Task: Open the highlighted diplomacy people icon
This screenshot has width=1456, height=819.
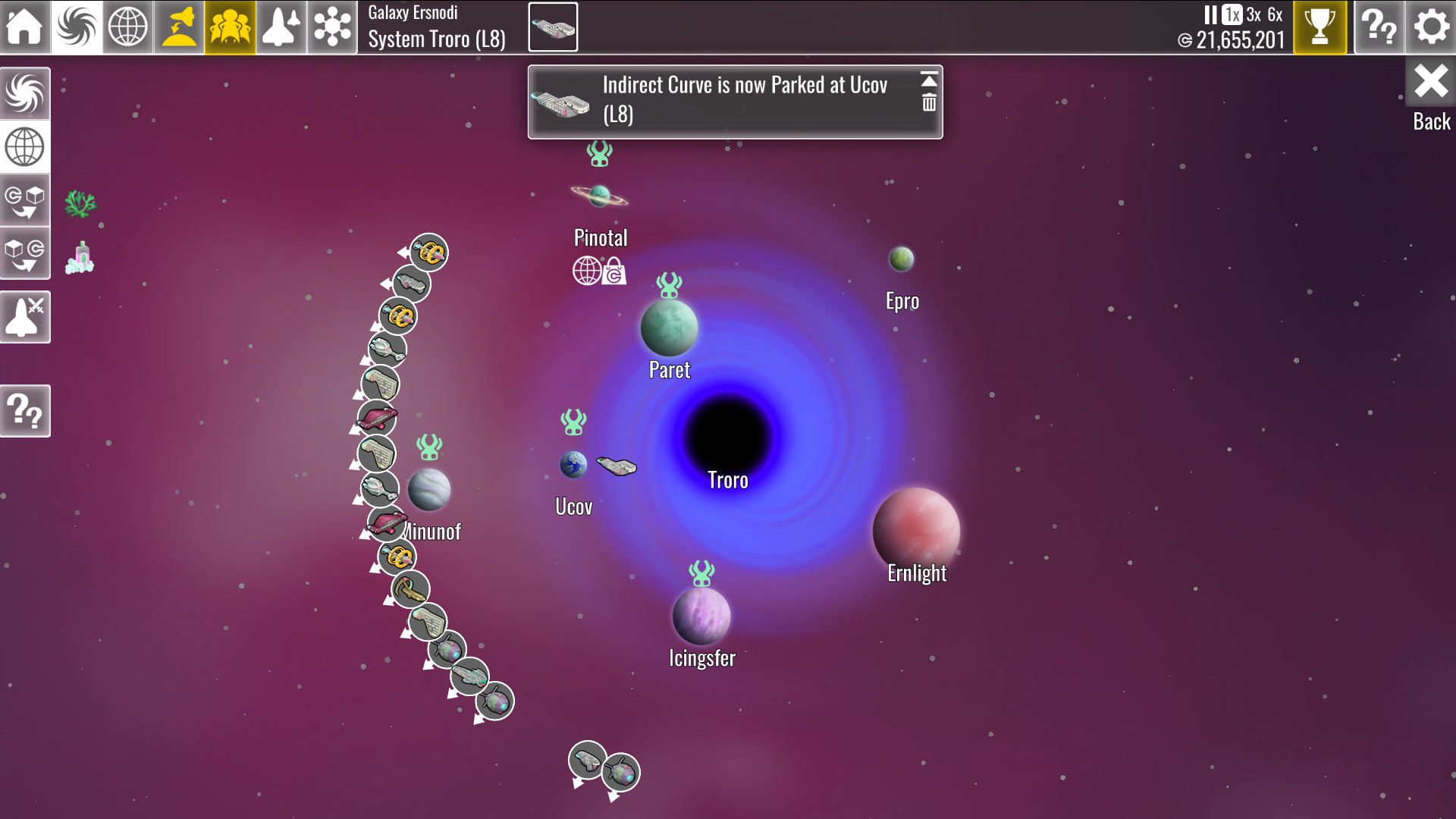Action: [x=228, y=27]
